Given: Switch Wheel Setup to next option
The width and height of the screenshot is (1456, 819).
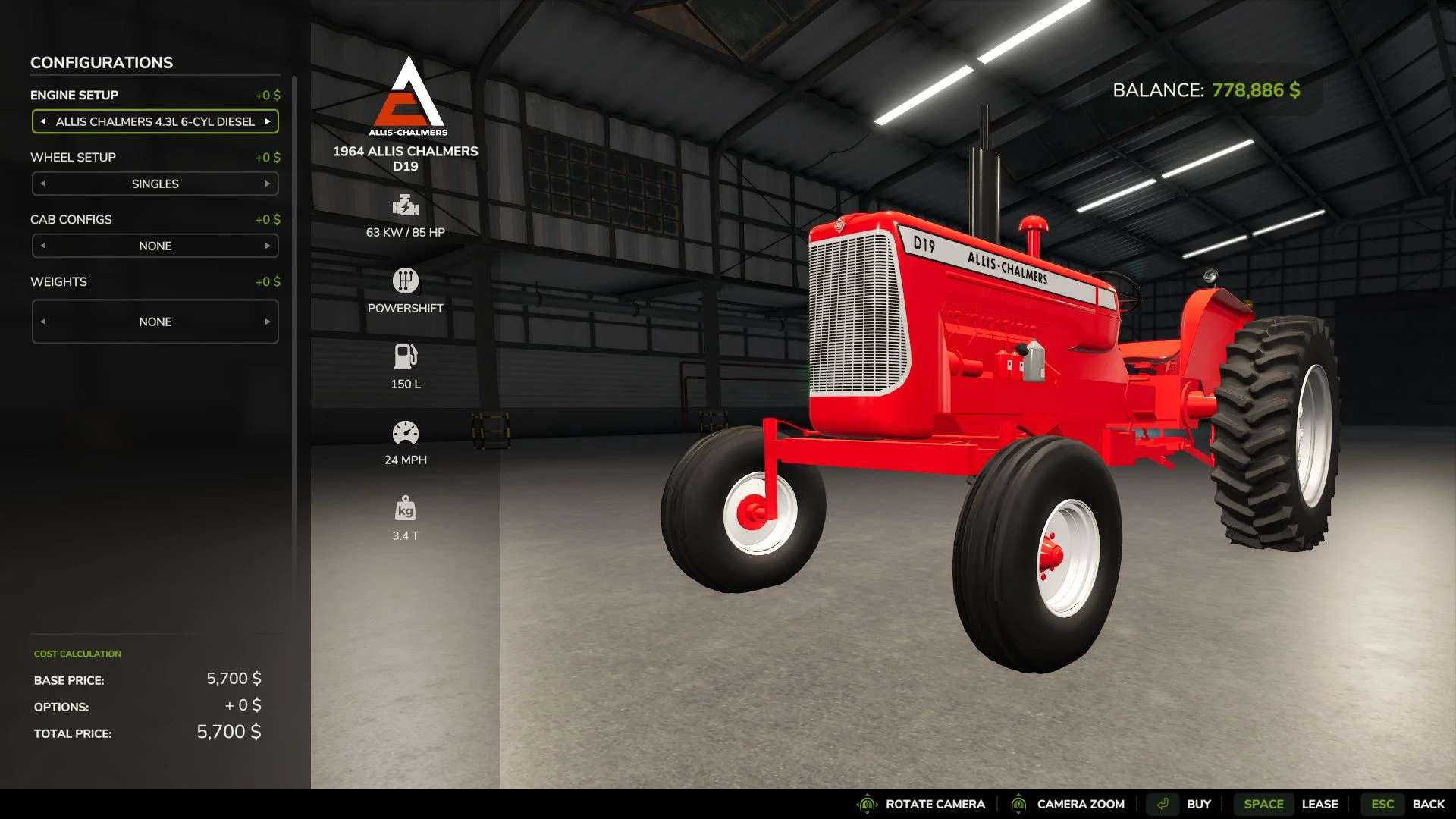Looking at the screenshot, I should (x=268, y=184).
